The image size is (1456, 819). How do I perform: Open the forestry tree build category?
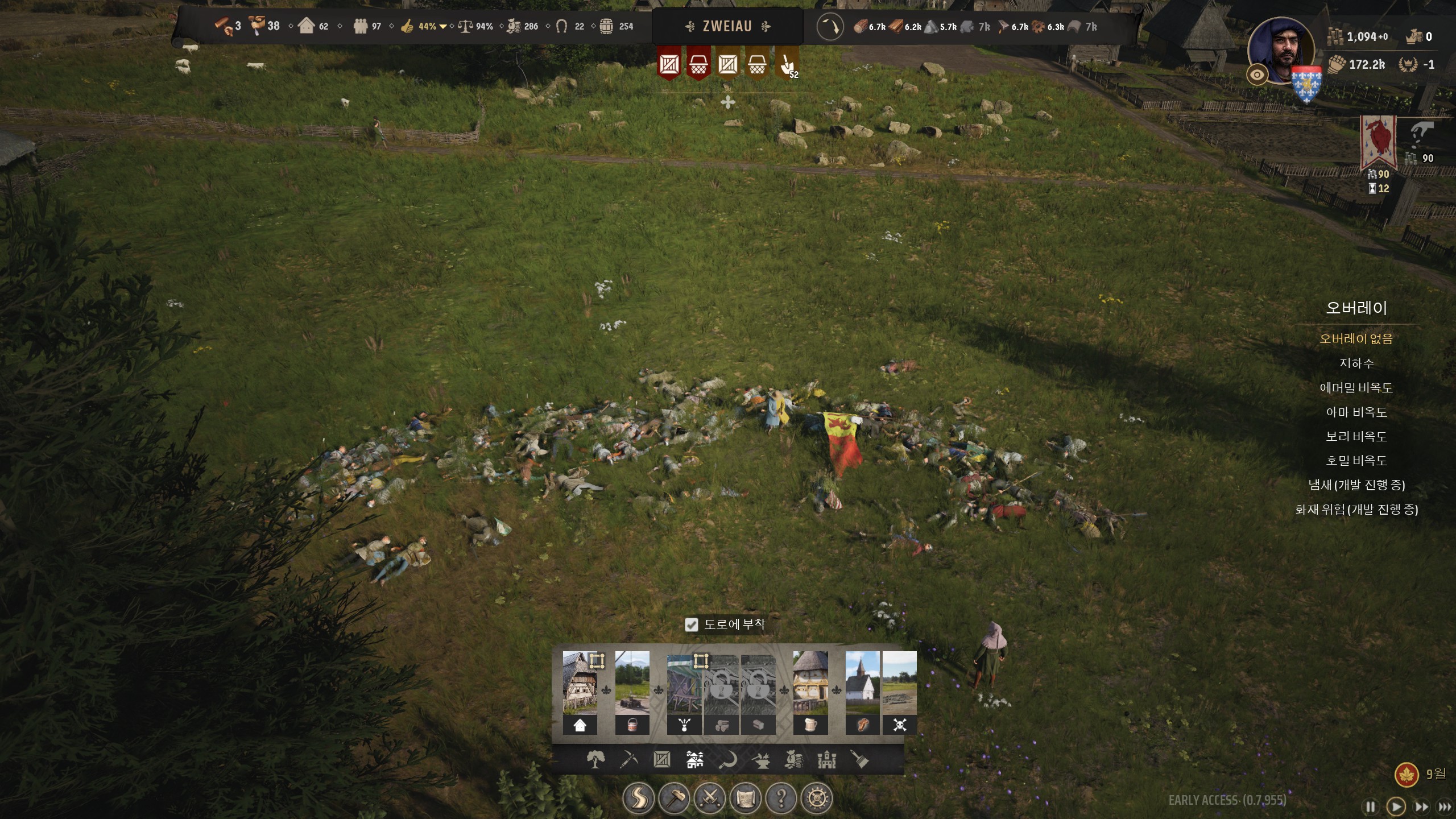click(595, 759)
